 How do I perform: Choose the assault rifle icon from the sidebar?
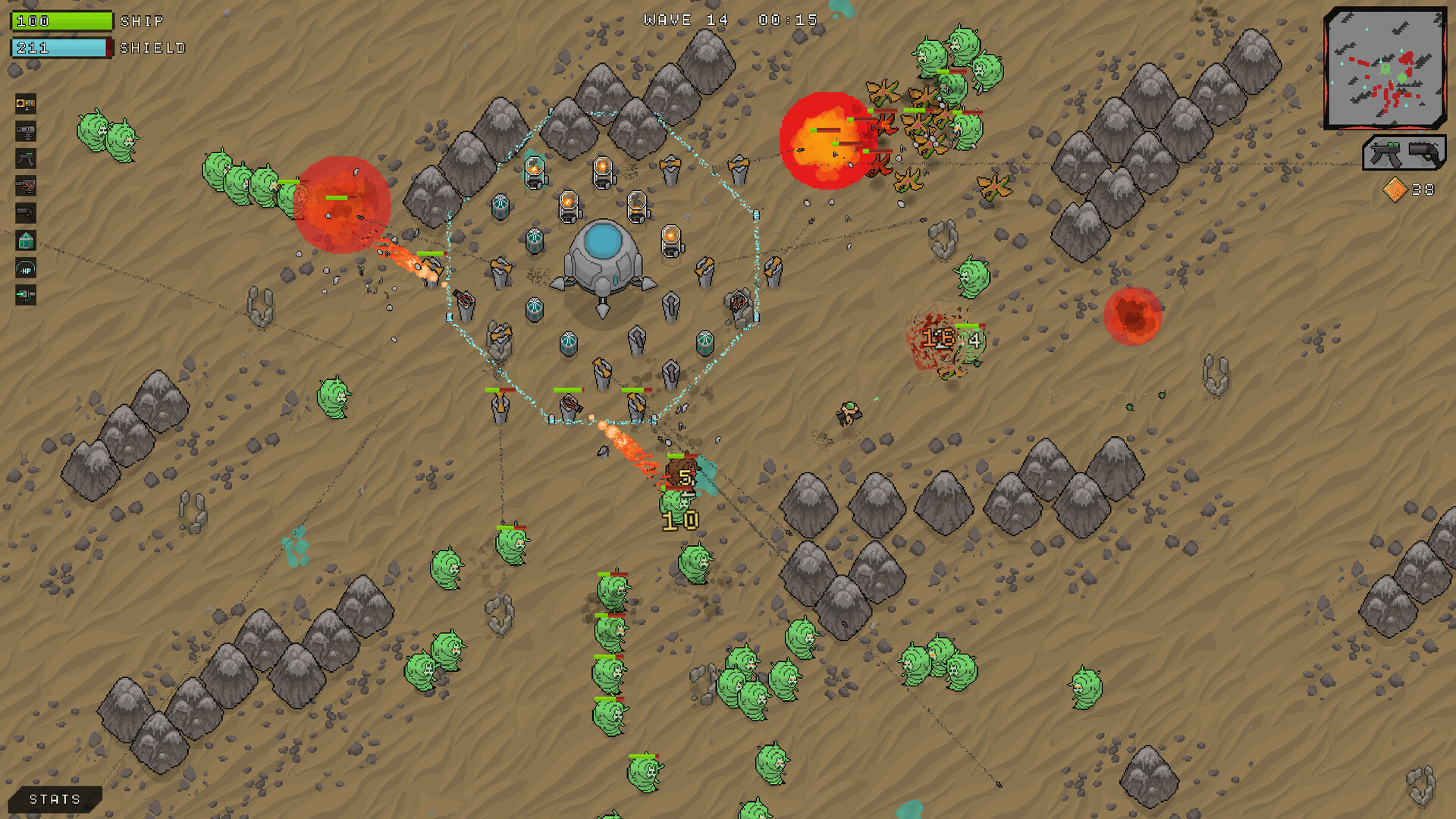pyautogui.click(x=25, y=158)
